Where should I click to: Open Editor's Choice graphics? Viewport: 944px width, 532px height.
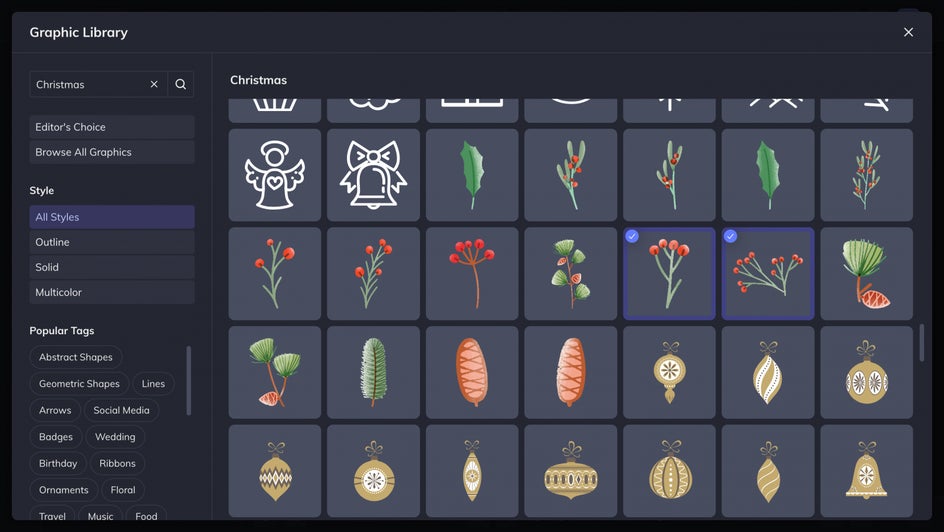coord(112,127)
